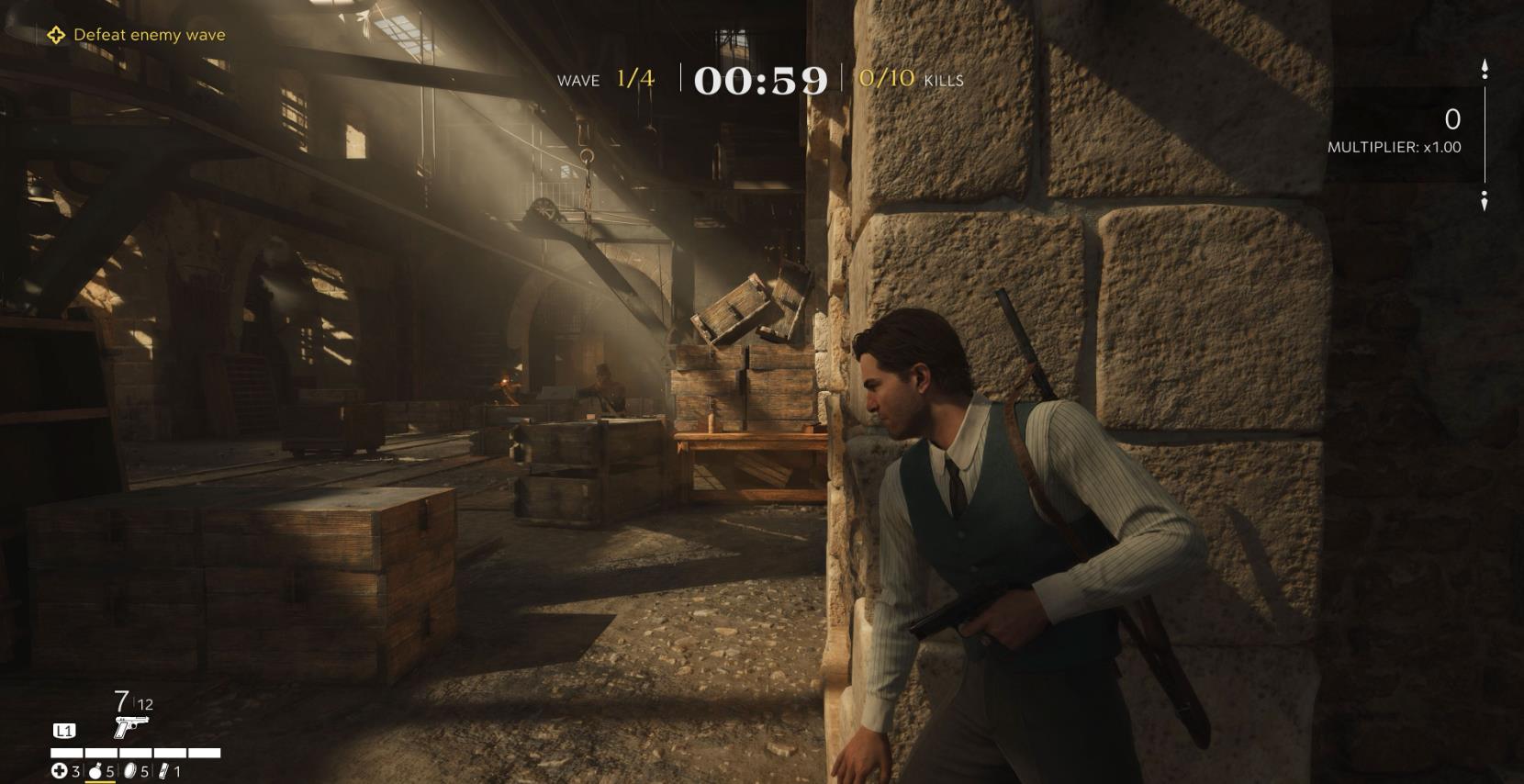Choose the round bomb throwable
This screenshot has height=784, width=1524.
(95, 771)
